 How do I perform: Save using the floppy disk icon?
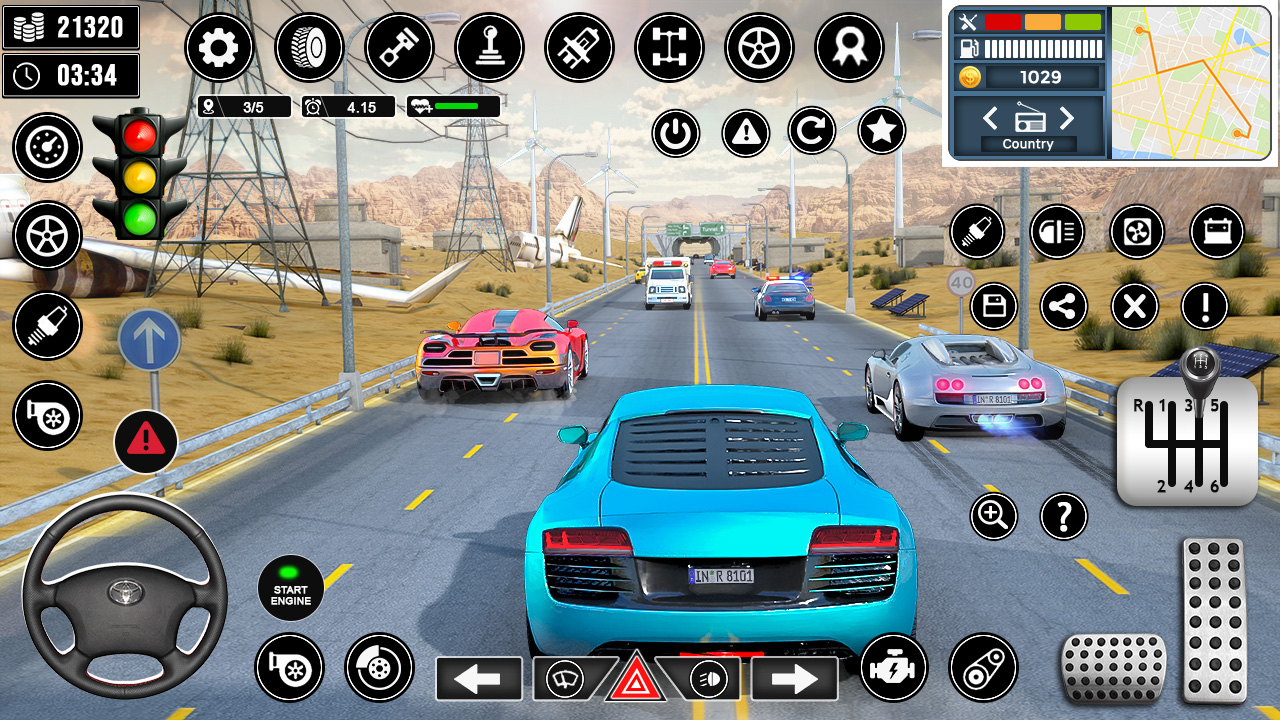tap(993, 306)
